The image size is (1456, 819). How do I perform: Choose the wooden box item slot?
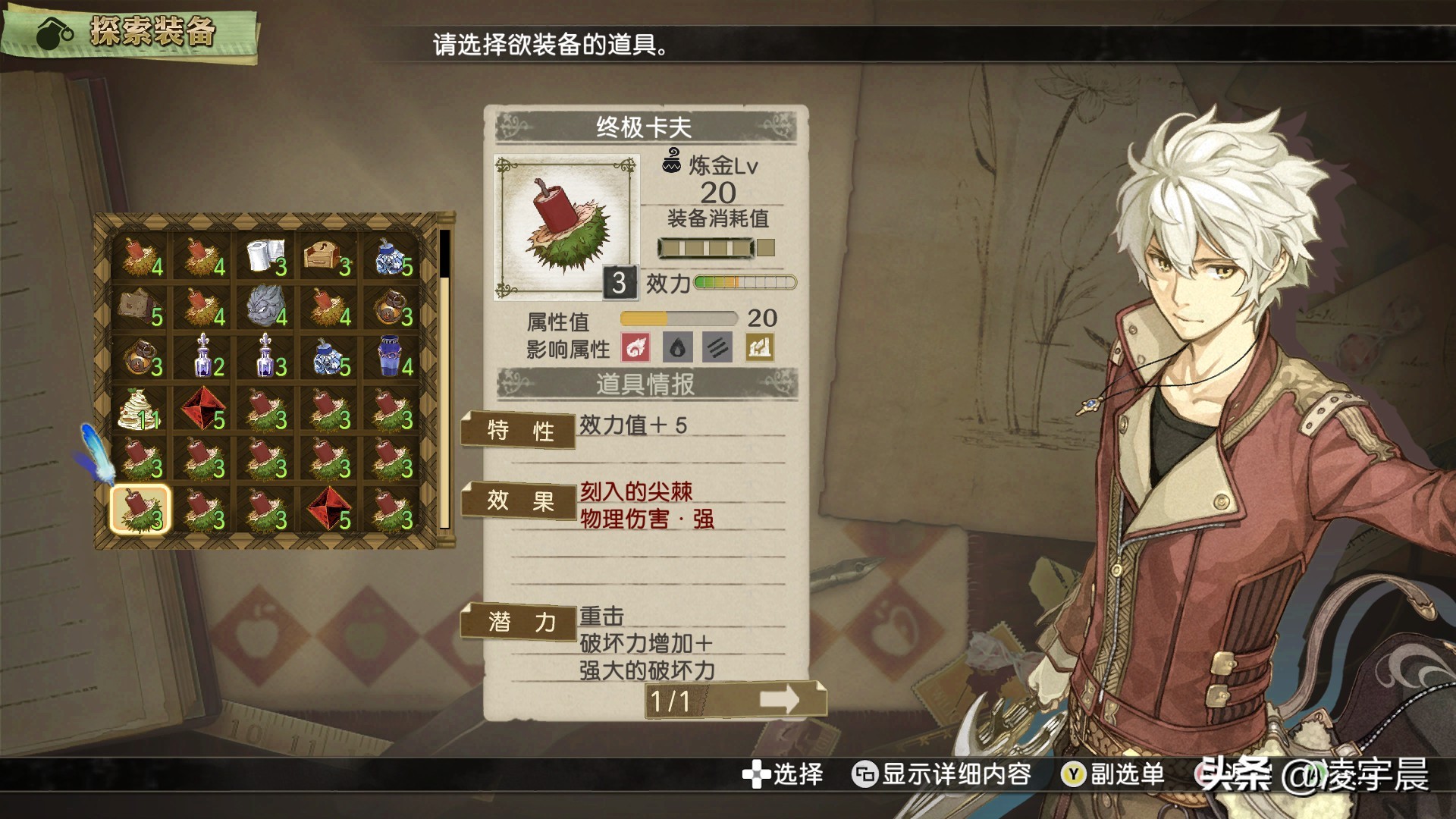coord(328,256)
